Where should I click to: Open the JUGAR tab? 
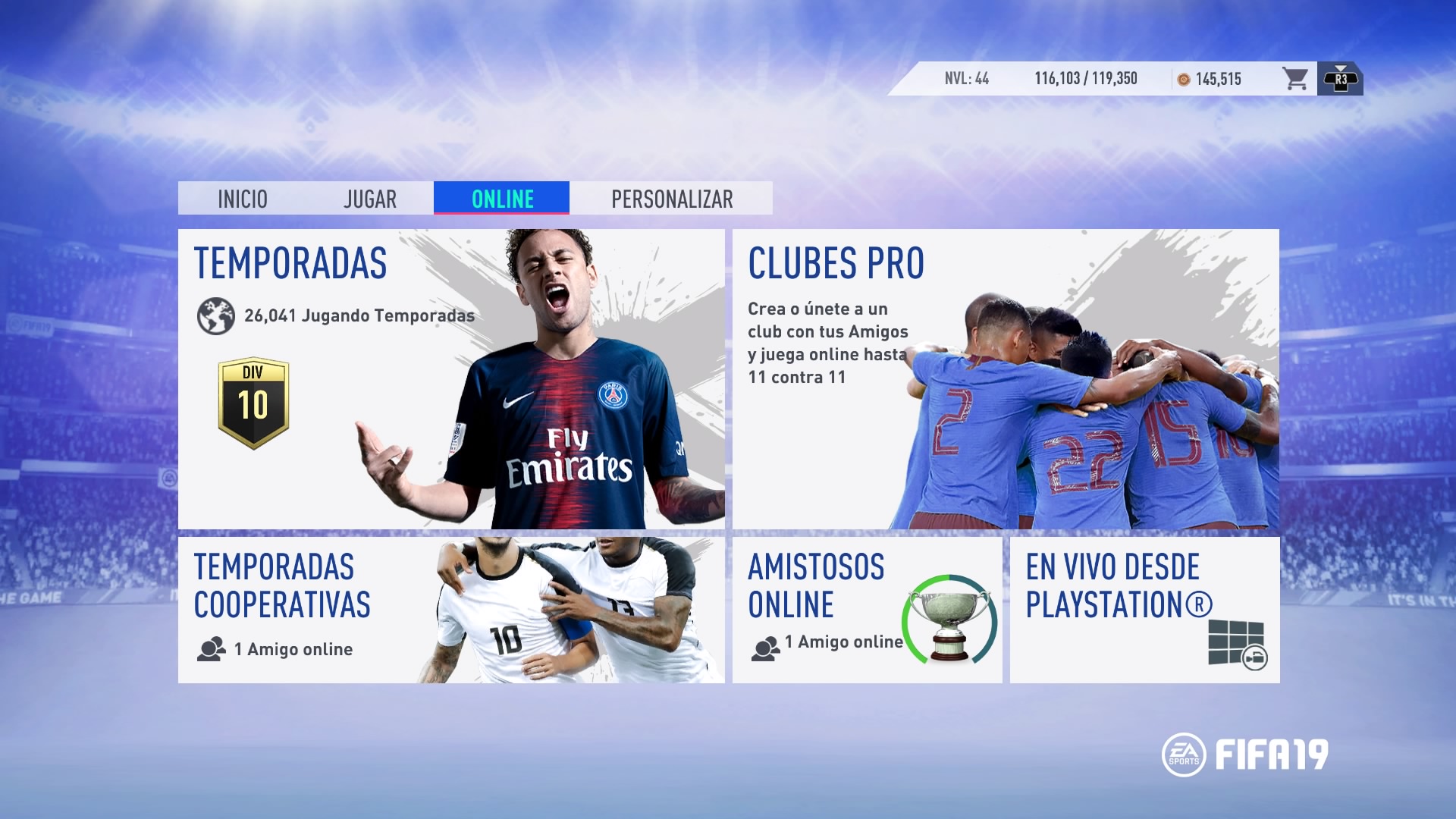coord(369,199)
